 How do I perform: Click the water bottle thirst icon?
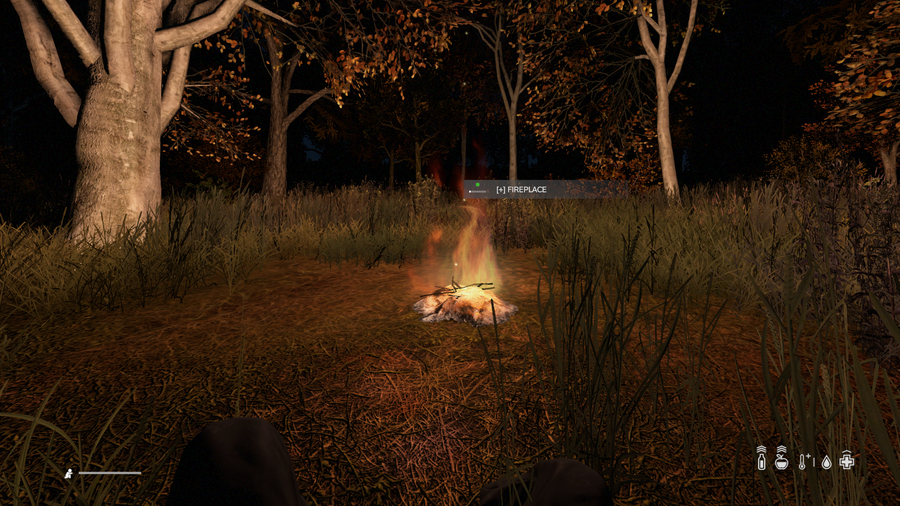pos(761,460)
